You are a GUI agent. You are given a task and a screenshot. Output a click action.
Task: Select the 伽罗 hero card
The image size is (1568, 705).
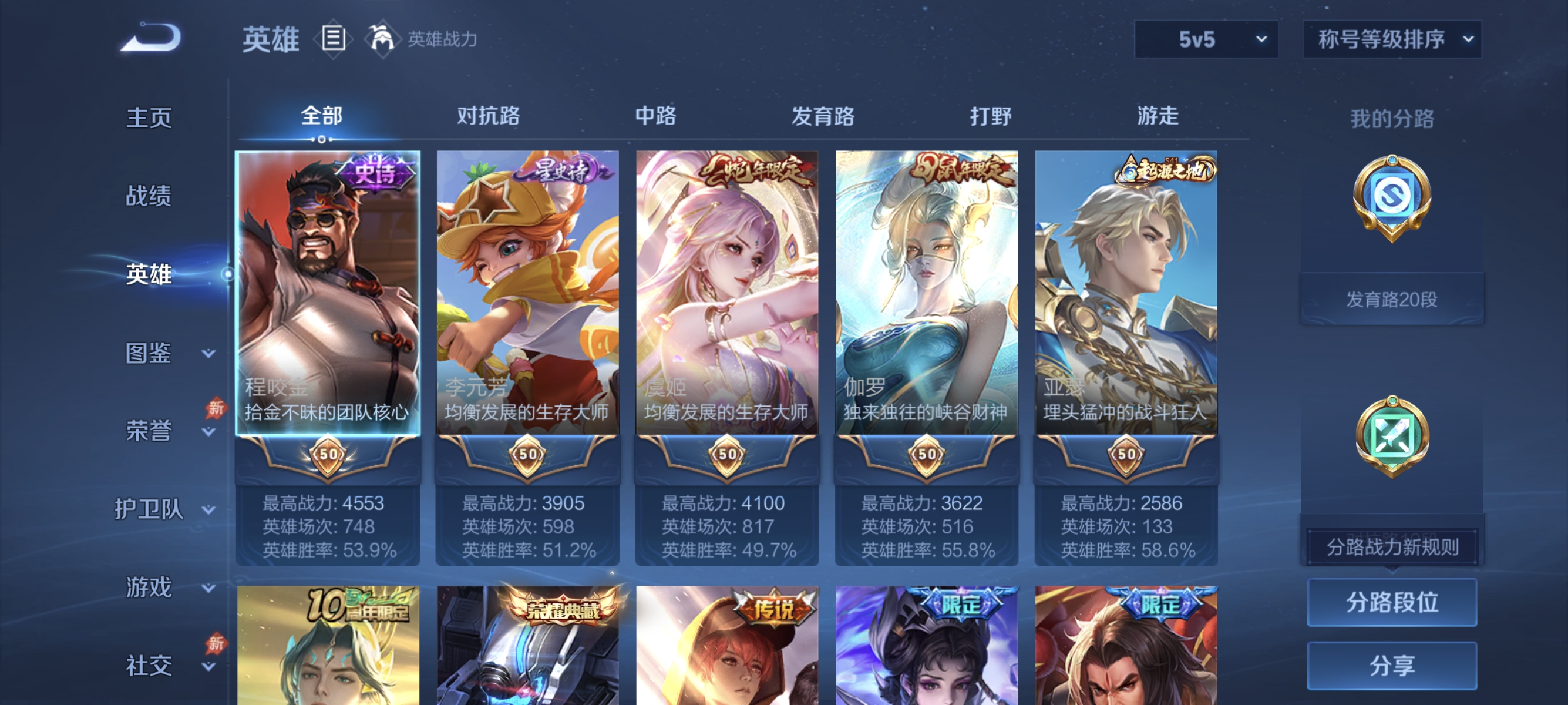[926, 304]
